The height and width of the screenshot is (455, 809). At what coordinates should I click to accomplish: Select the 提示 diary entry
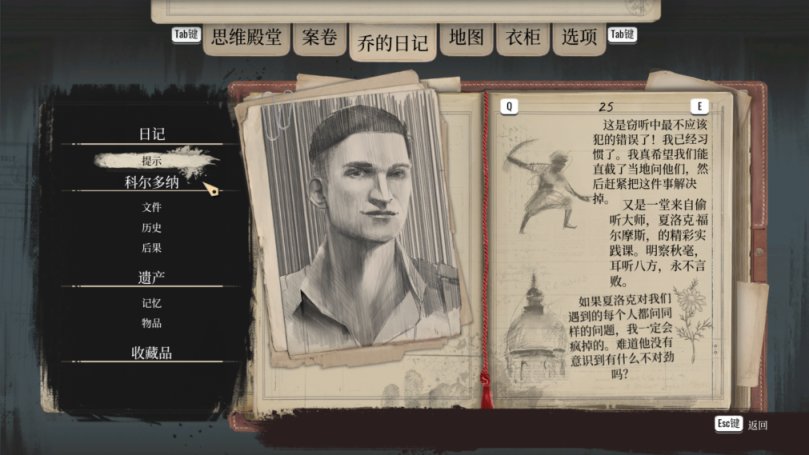coord(152,160)
